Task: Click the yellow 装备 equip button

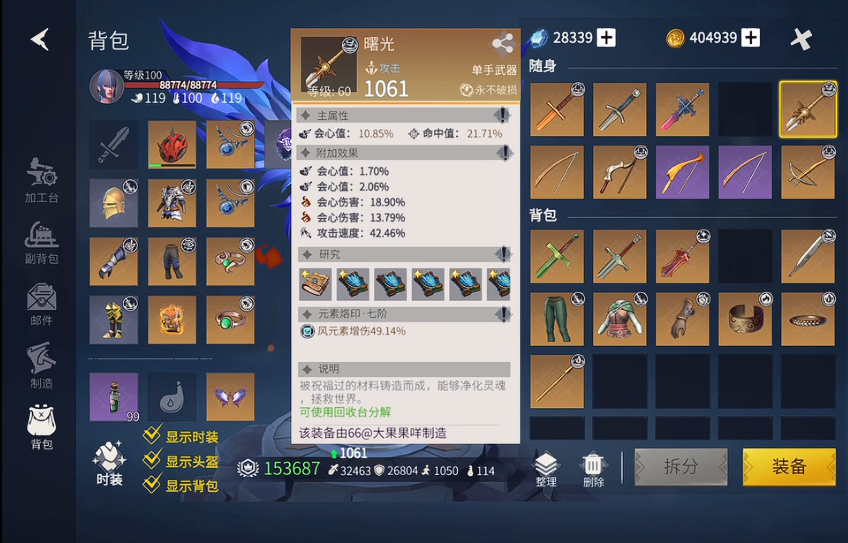Action: (x=789, y=466)
